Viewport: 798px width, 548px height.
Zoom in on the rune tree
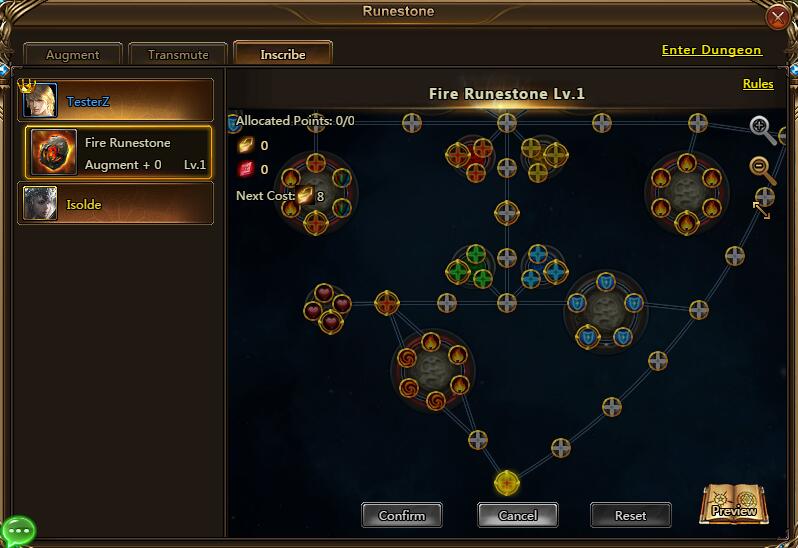763,127
